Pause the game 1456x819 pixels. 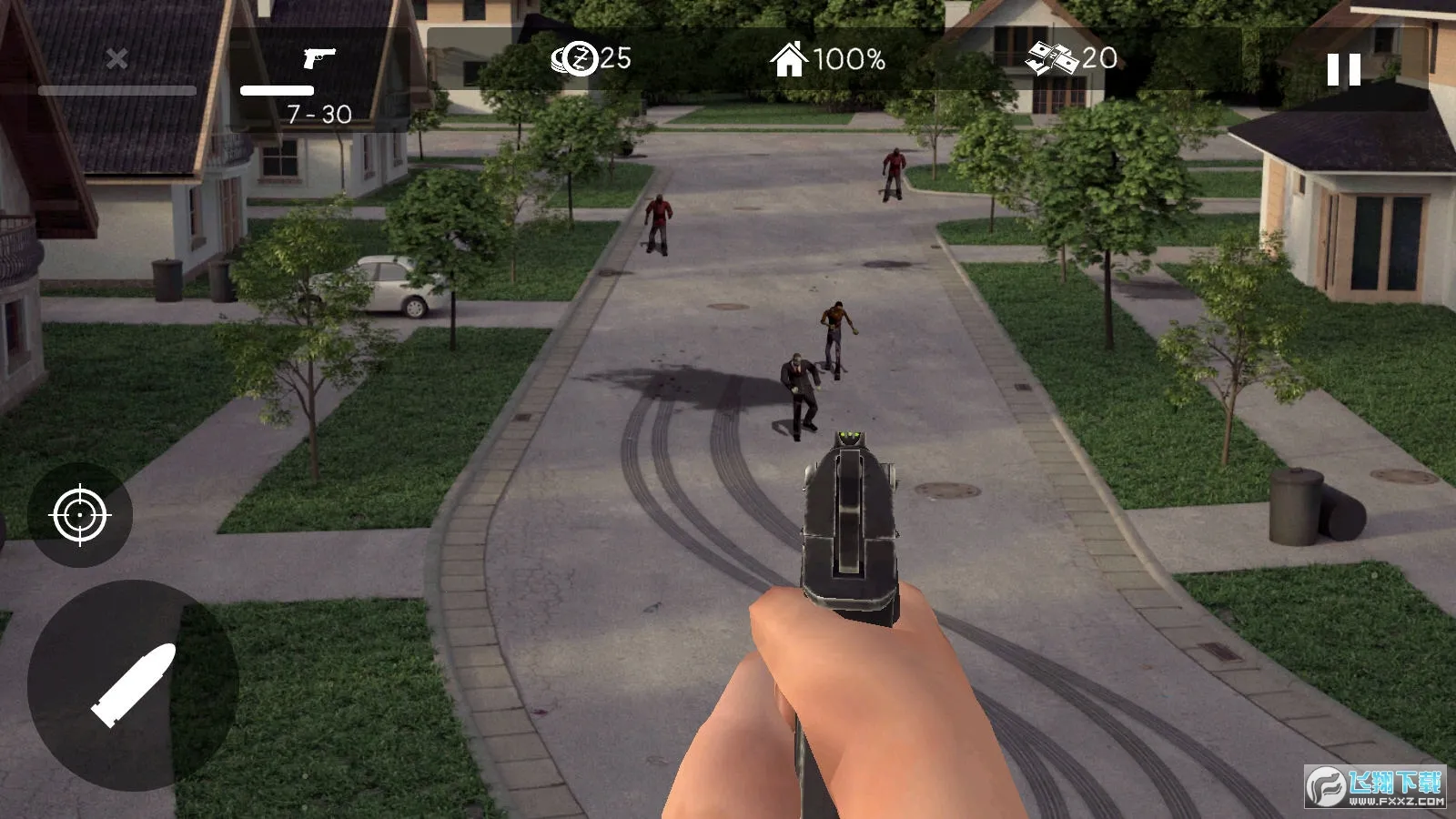(x=1343, y=69)
